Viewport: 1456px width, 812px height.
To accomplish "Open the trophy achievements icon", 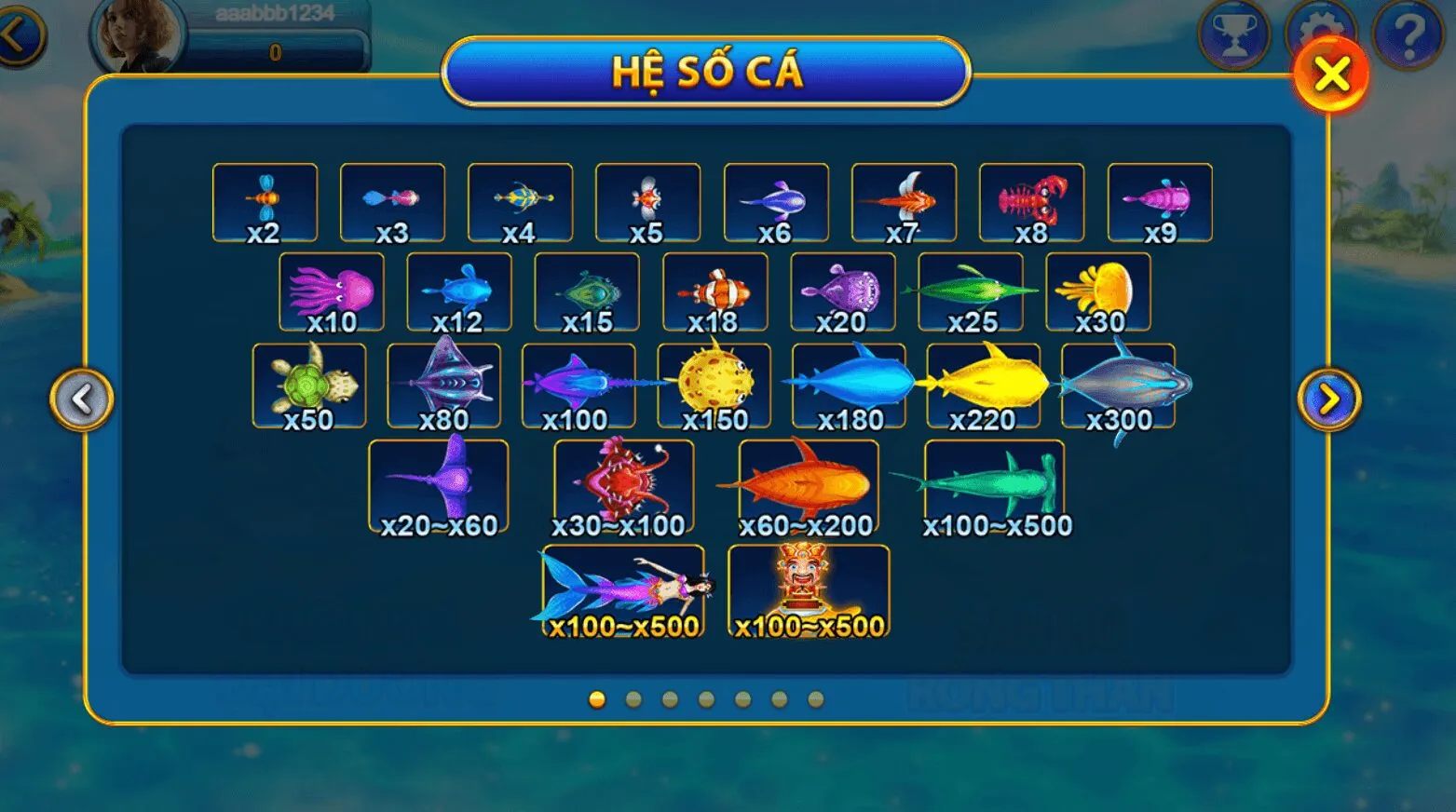I will pyautogui.click(x=1233, y=34).
